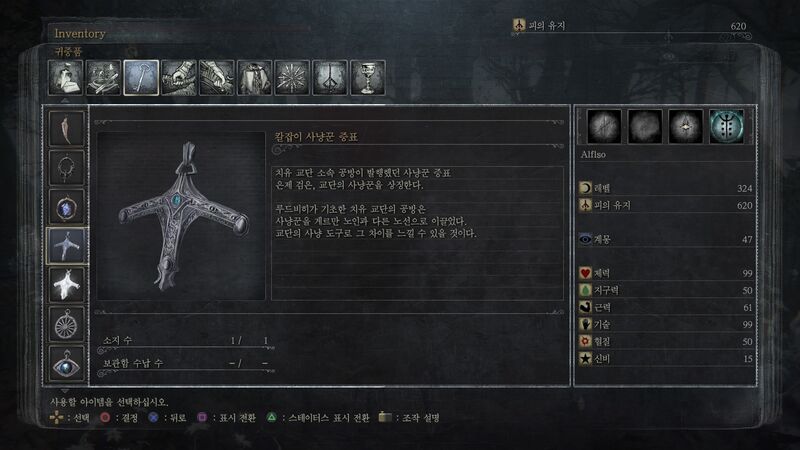Select the wheel-shaped badge item slot
The height and width of the screenshot is (450, 800).
click(x=68, y=324)
